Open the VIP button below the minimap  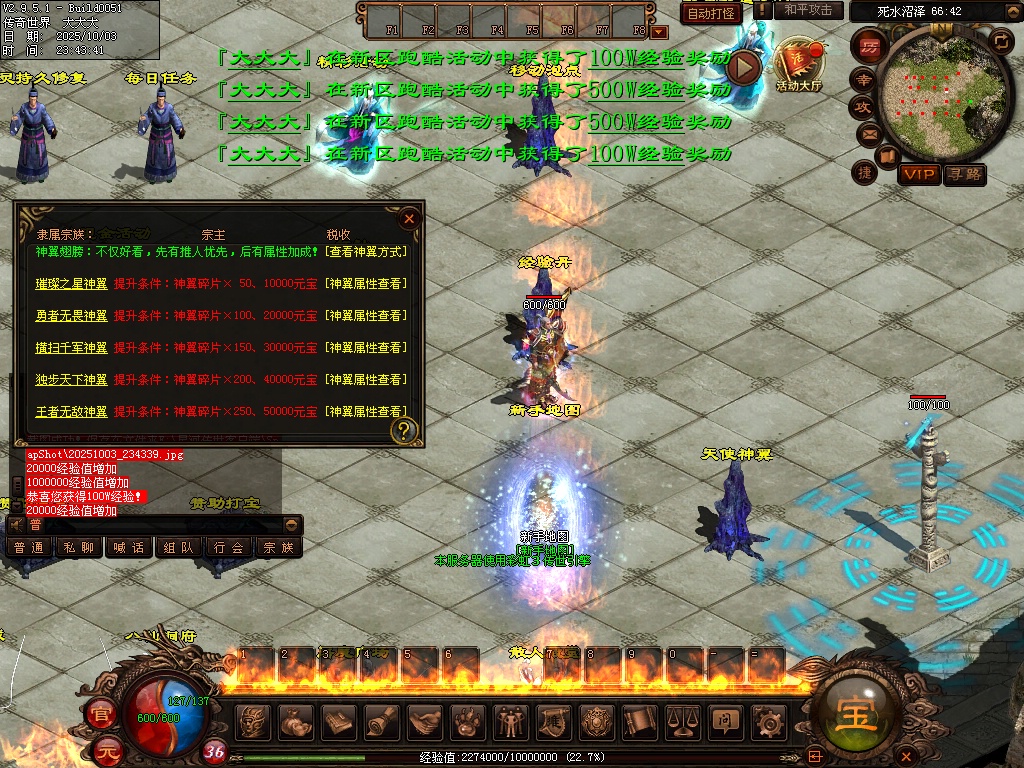pyautogui.click(x=918, y=175)
